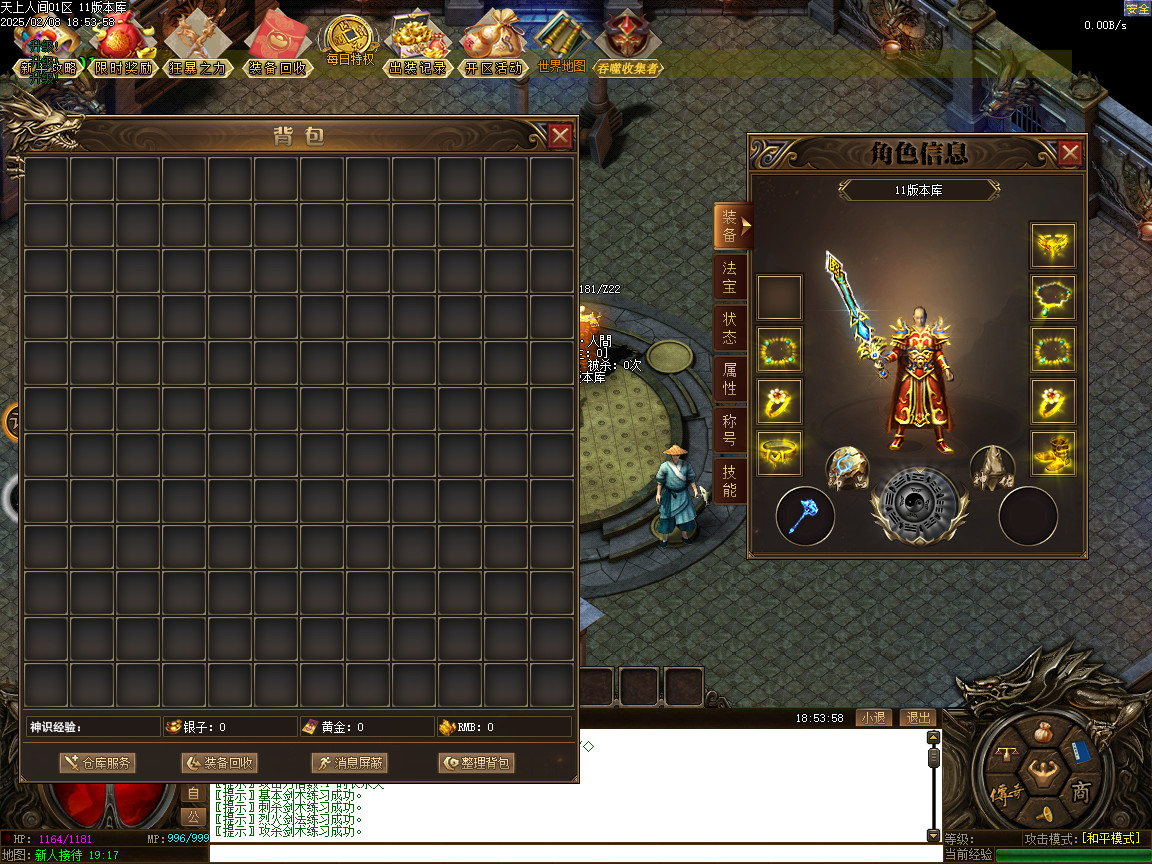The width and height of the screenshot is (1152, 864).
Task: Close the 背包 backpack window
Action: 561,136
